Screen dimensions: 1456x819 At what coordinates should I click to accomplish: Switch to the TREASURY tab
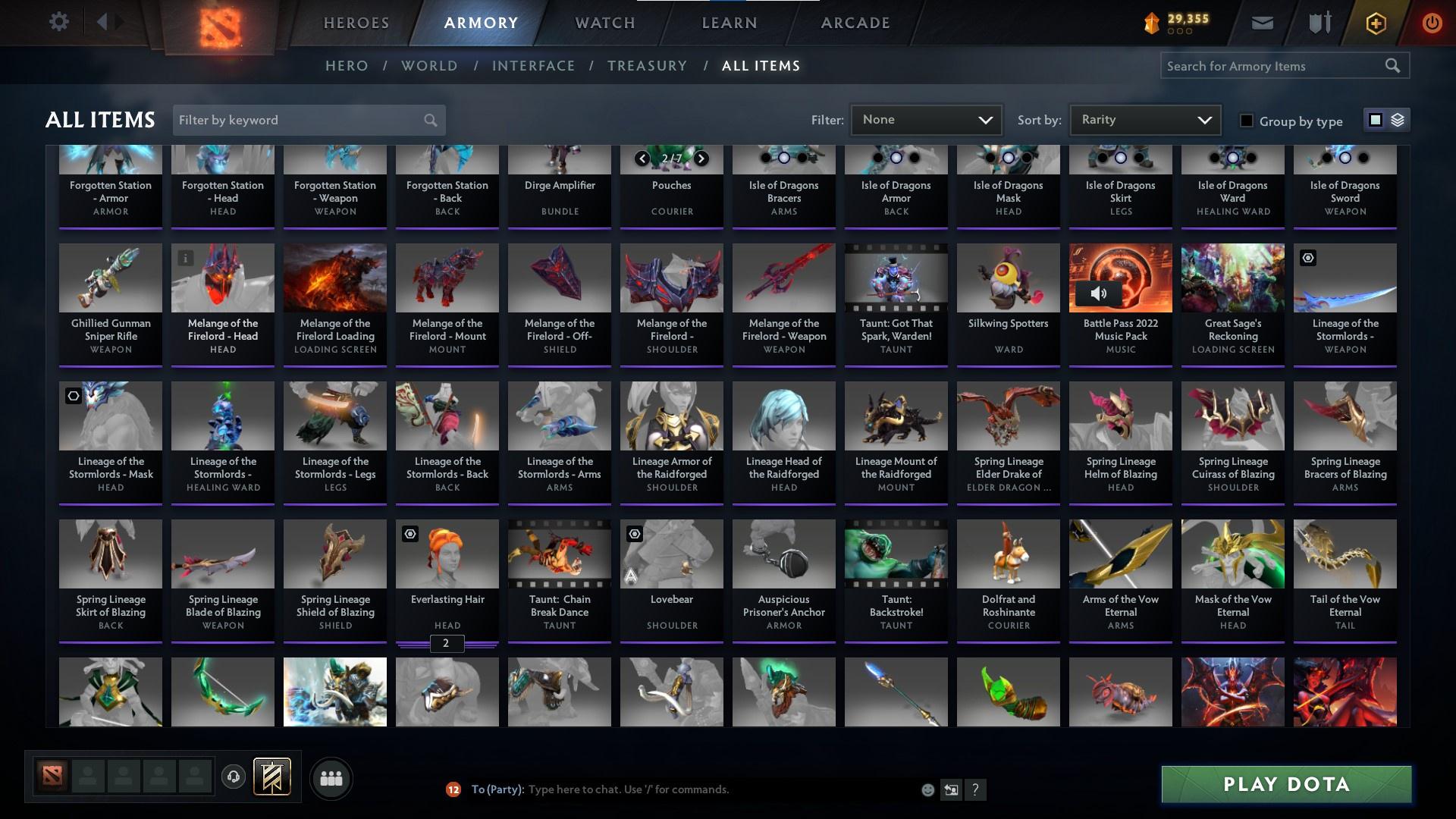point(647,66)
